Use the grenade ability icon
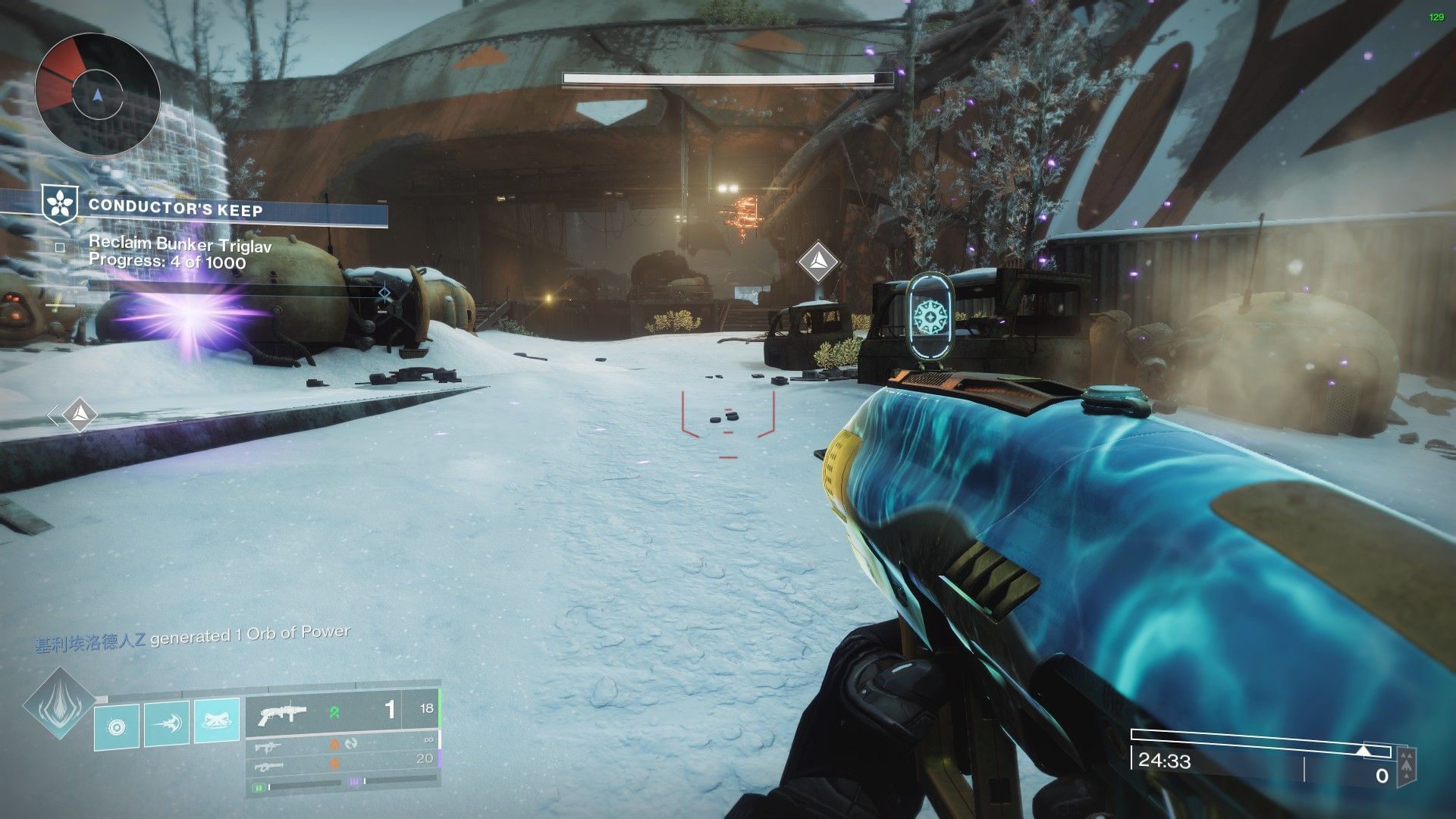This screenshot has height=819, width=1456. coord(117,726)
